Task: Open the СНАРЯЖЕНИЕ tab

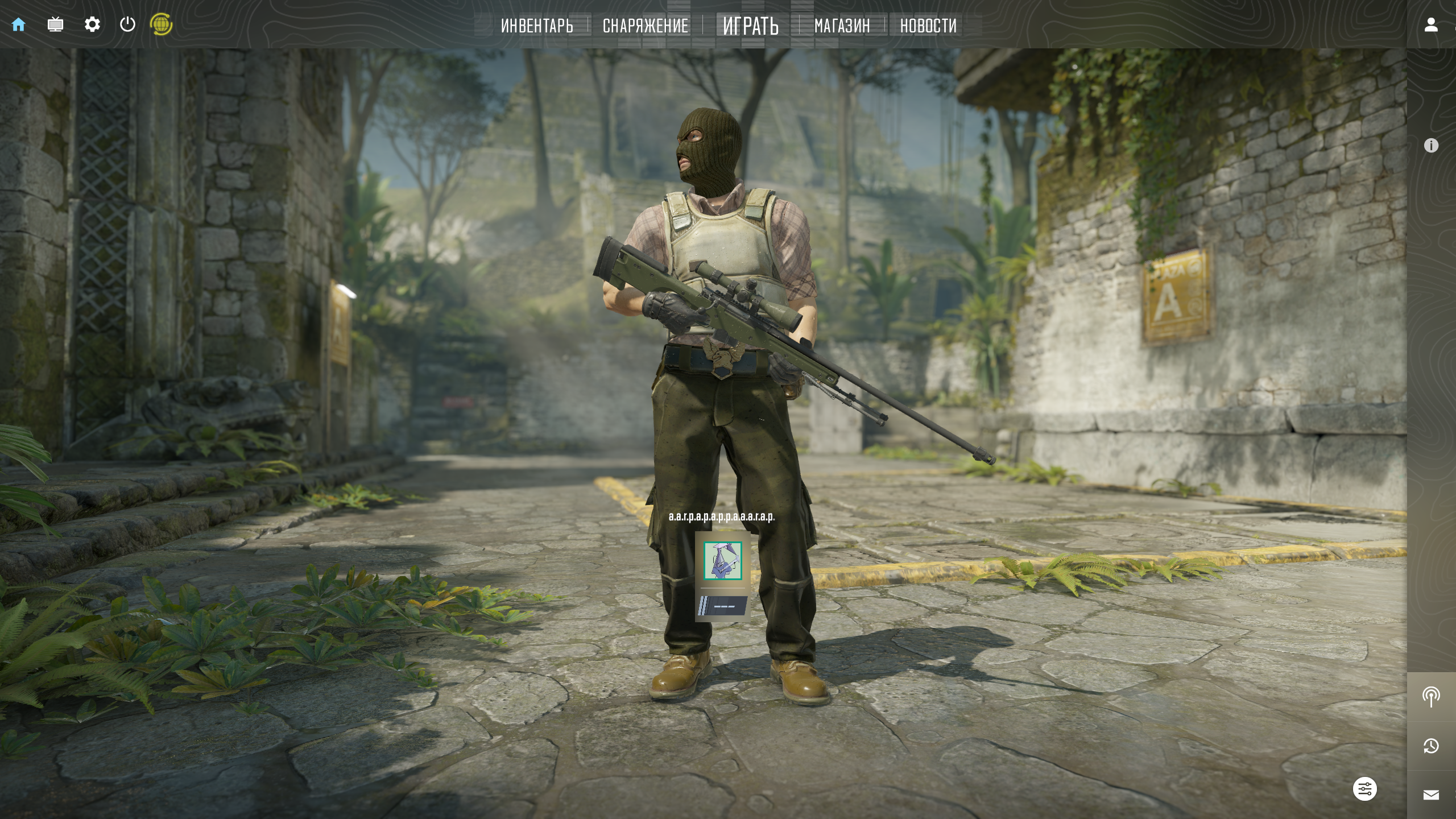Action: pyautogui.click(x=645, y=26)
